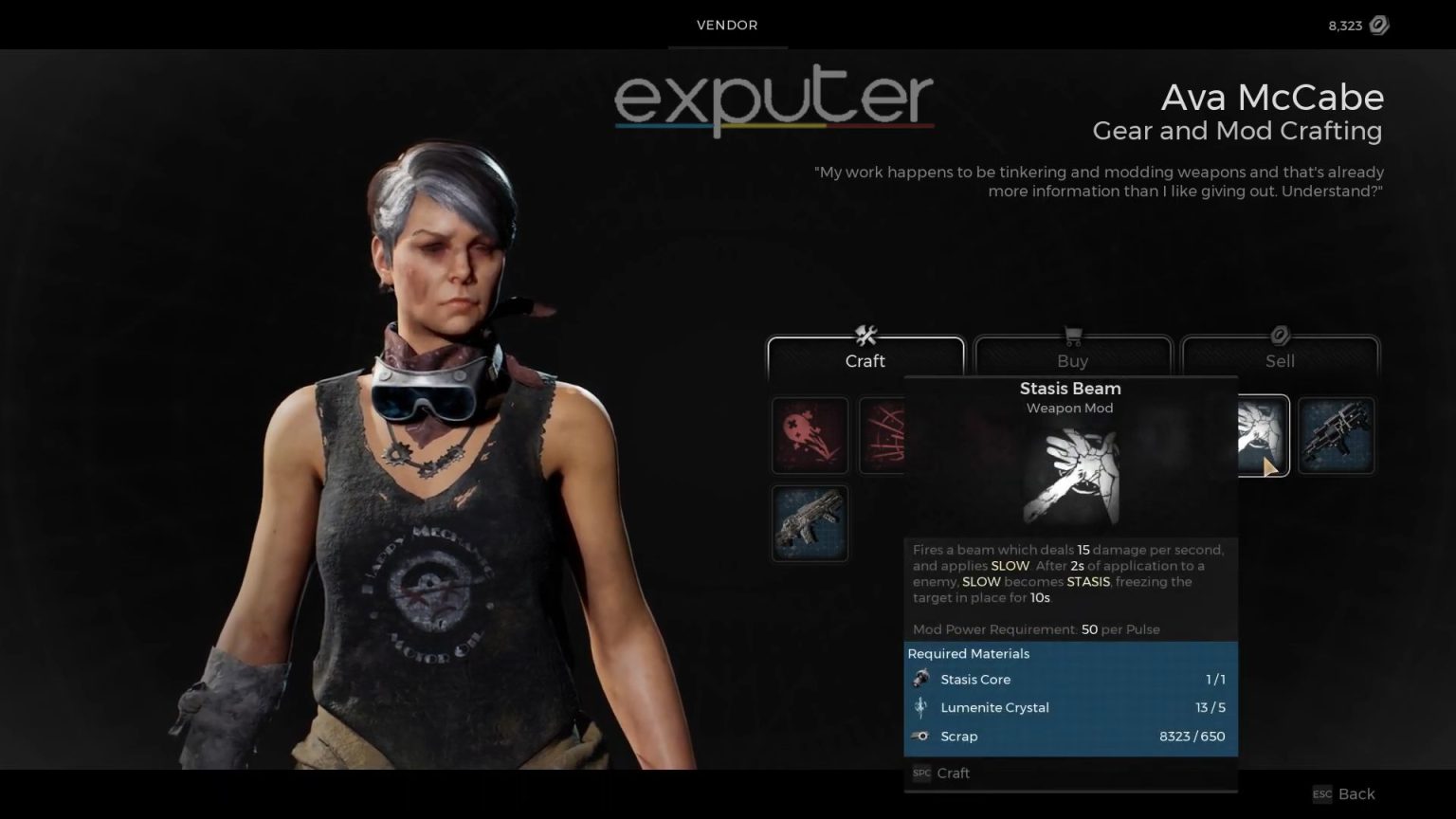
Task: Click the red fireball mod icon
Action: [x=809, y=436]
